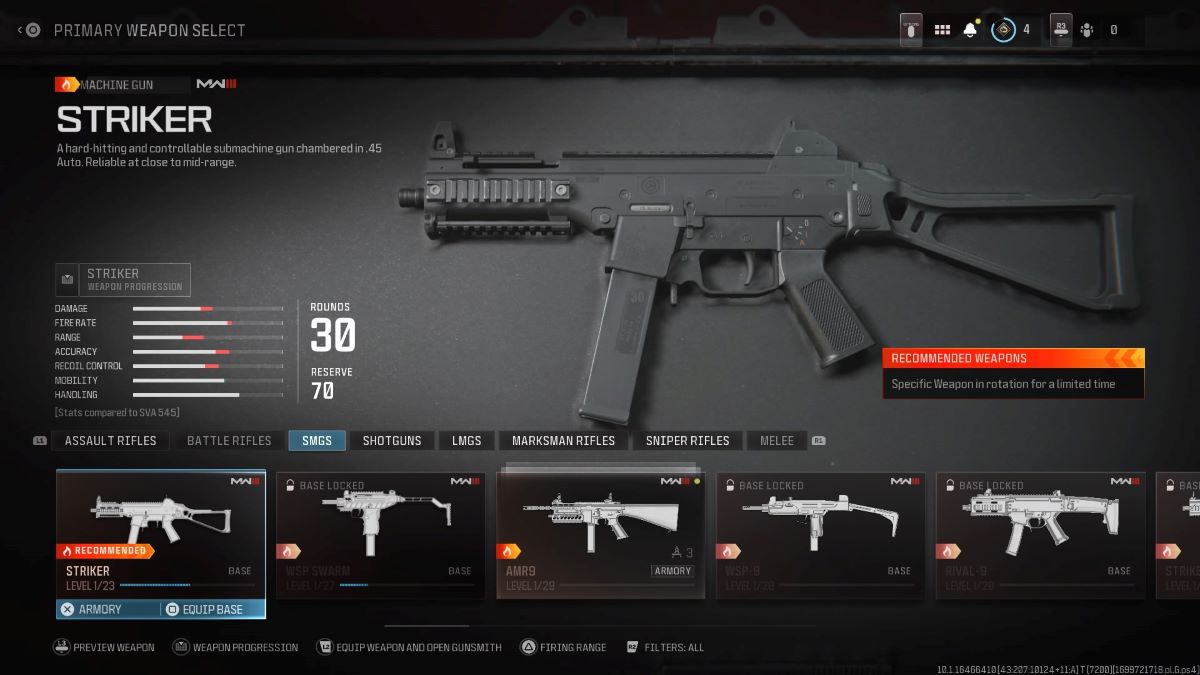Select the SMGs tab
This screenshot has height=675, width=1200.
tap(317, 440)
